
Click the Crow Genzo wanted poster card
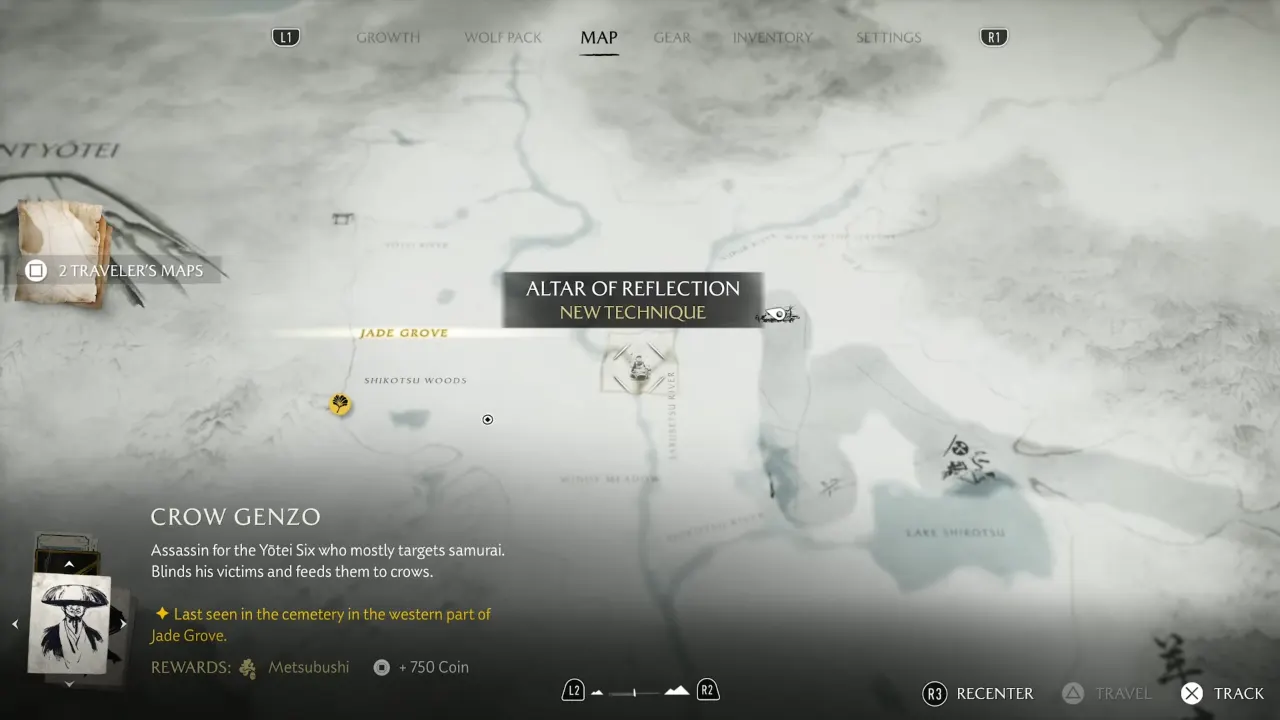click(69, 623)
